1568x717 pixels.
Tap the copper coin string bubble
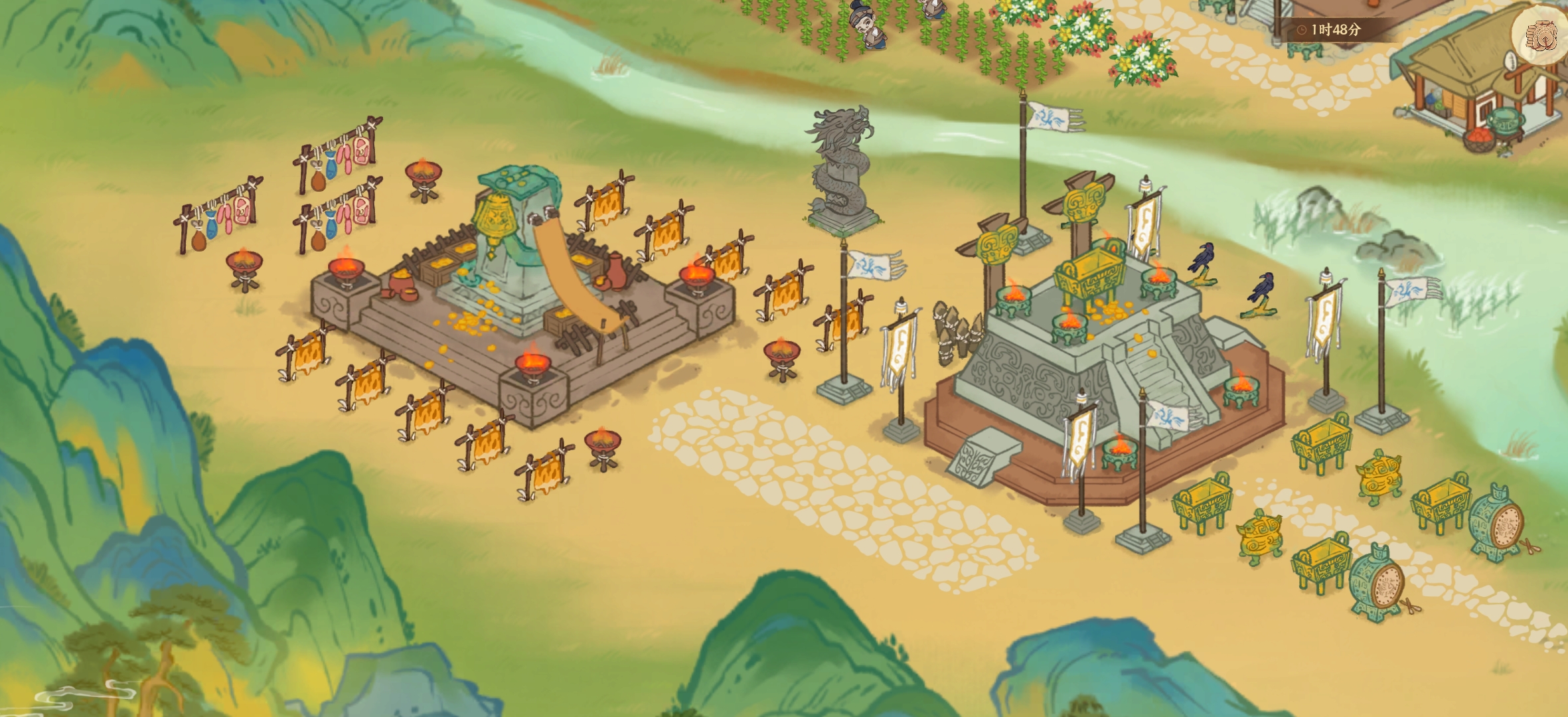(1540, 35)
